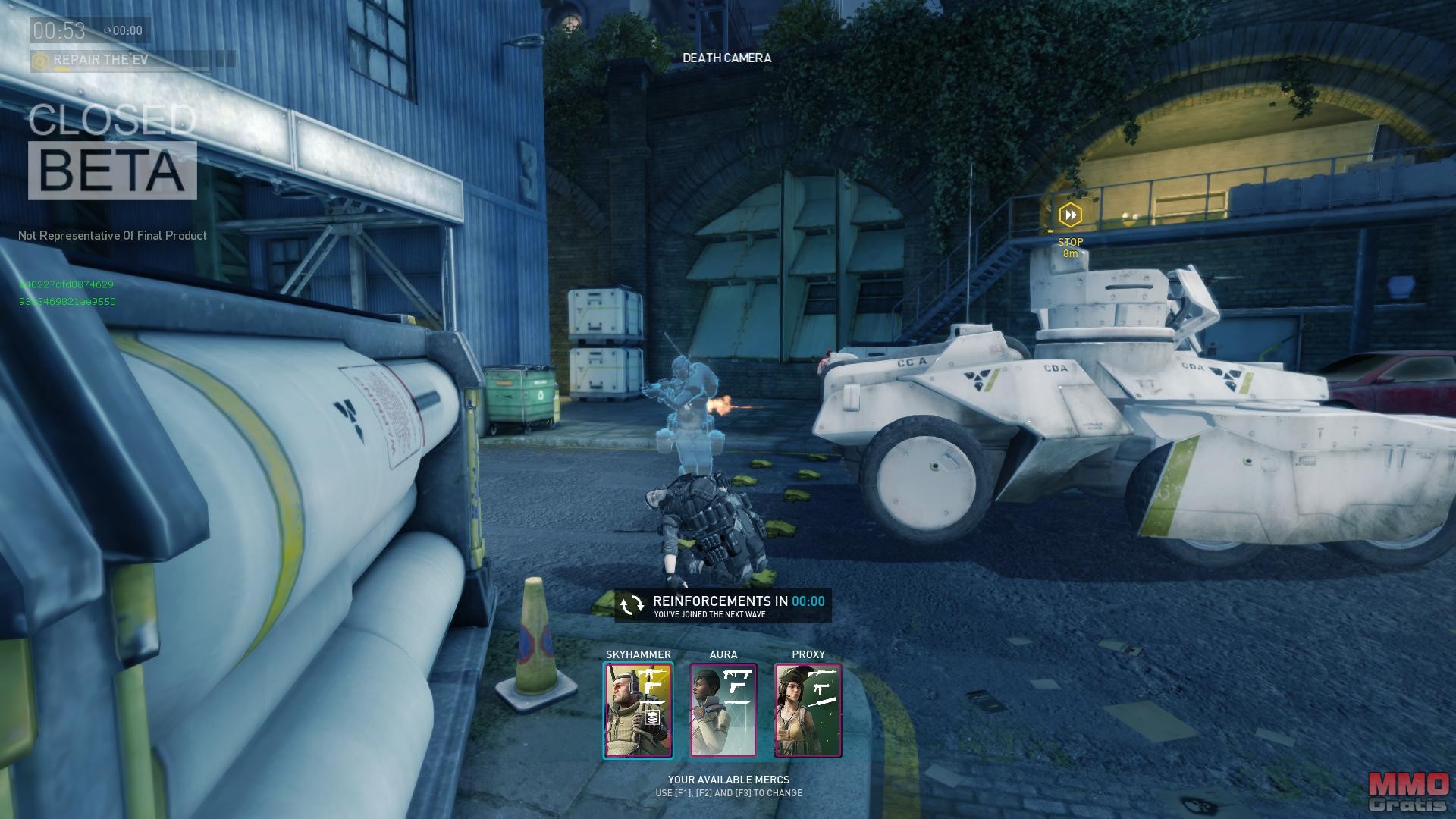Pick the Proxy merc card

(x=808, y=711)
